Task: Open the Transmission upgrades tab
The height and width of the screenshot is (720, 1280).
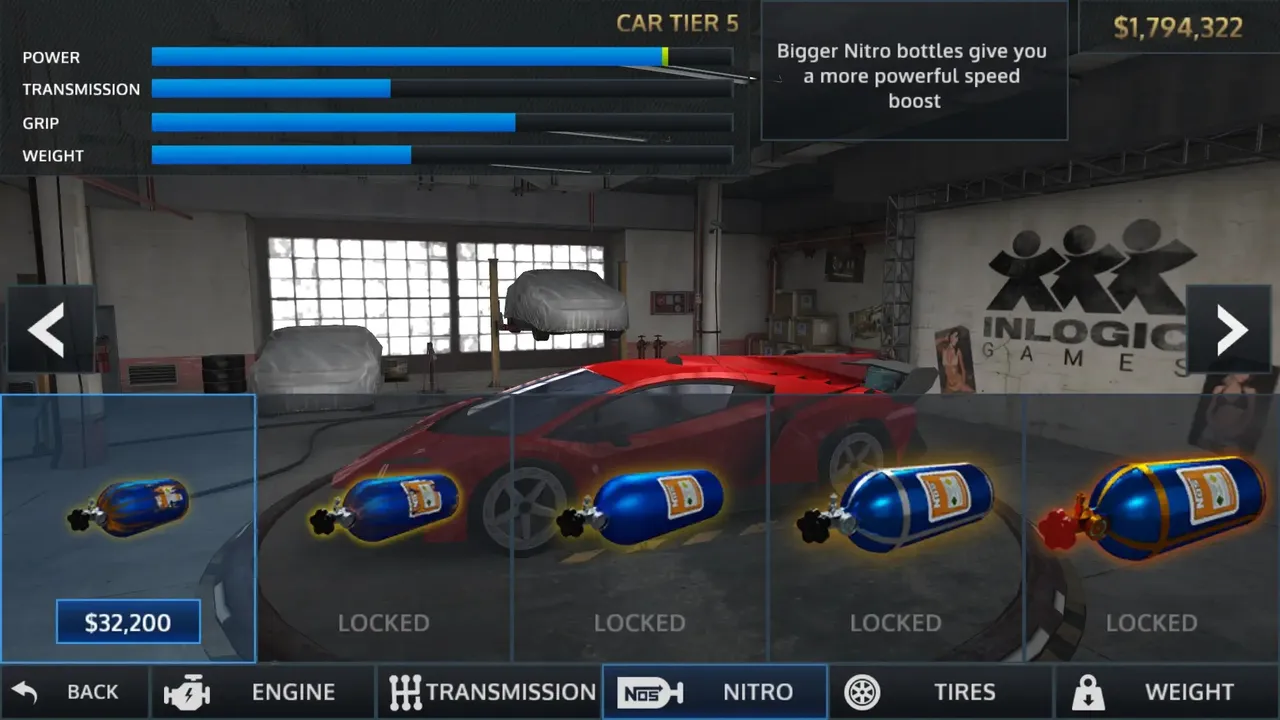Action: (x=490, y=692)
